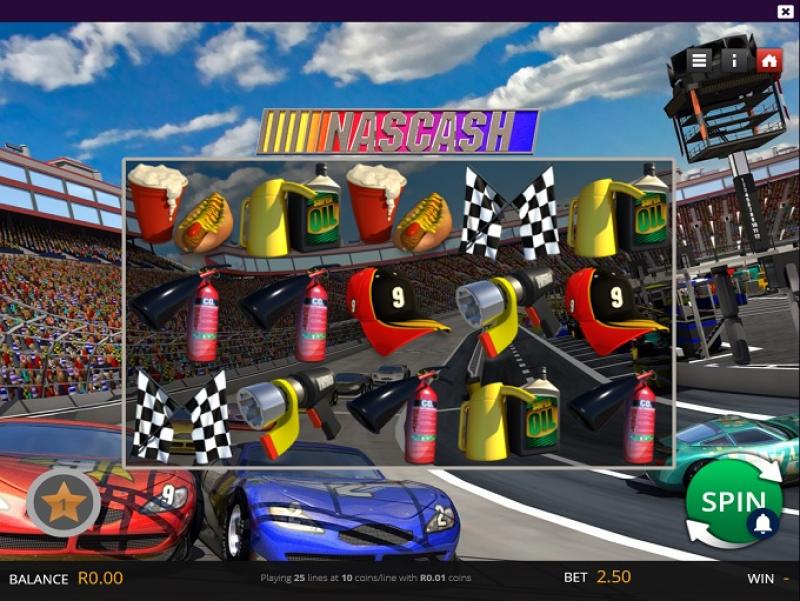Toggle the bell icon on the spin button
Screen dimensions: 800x601
[x=764, y=523]
